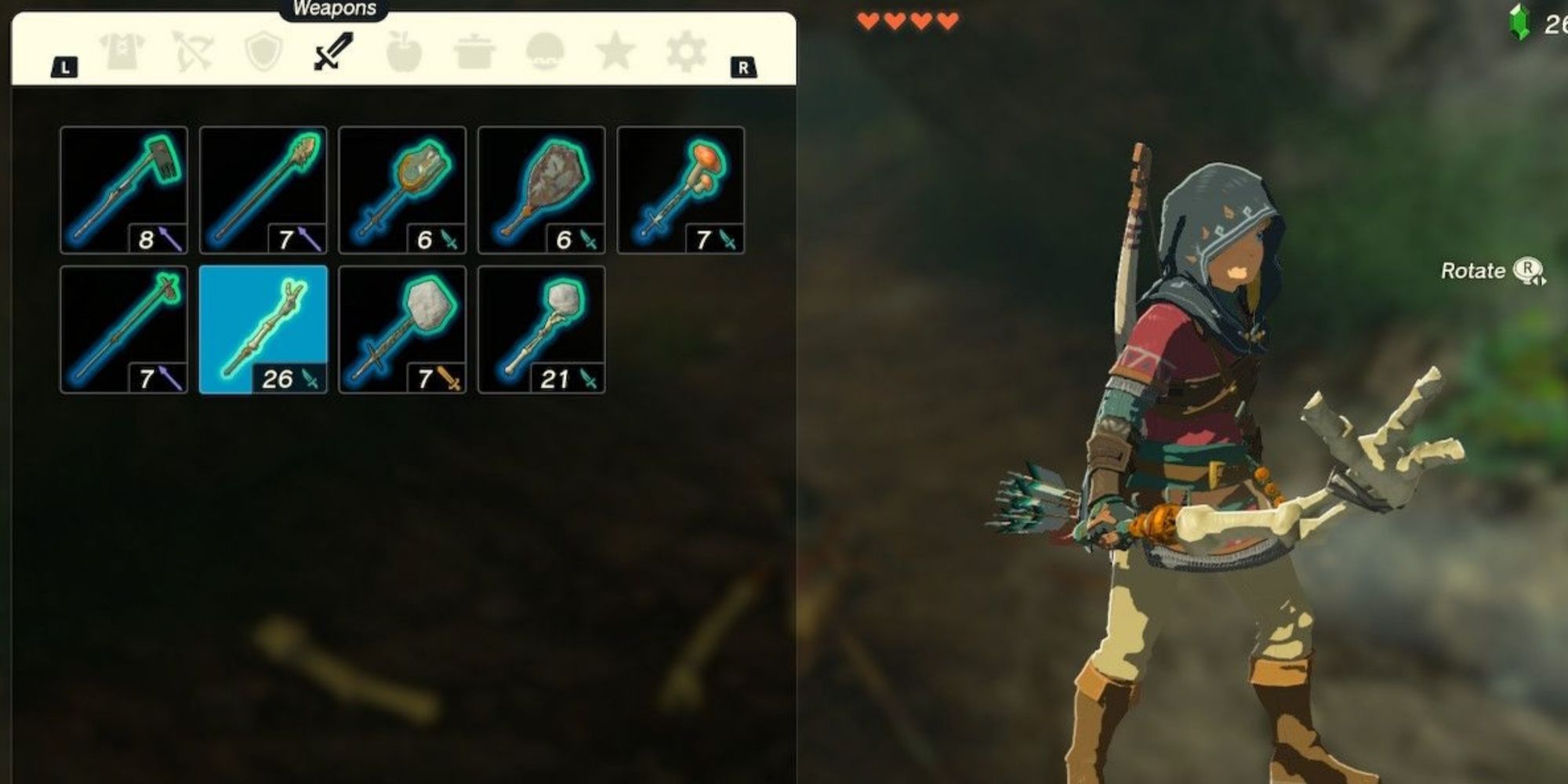Click the row of heart containers
The image size is (1568, 784).
(x=906, y=21)
